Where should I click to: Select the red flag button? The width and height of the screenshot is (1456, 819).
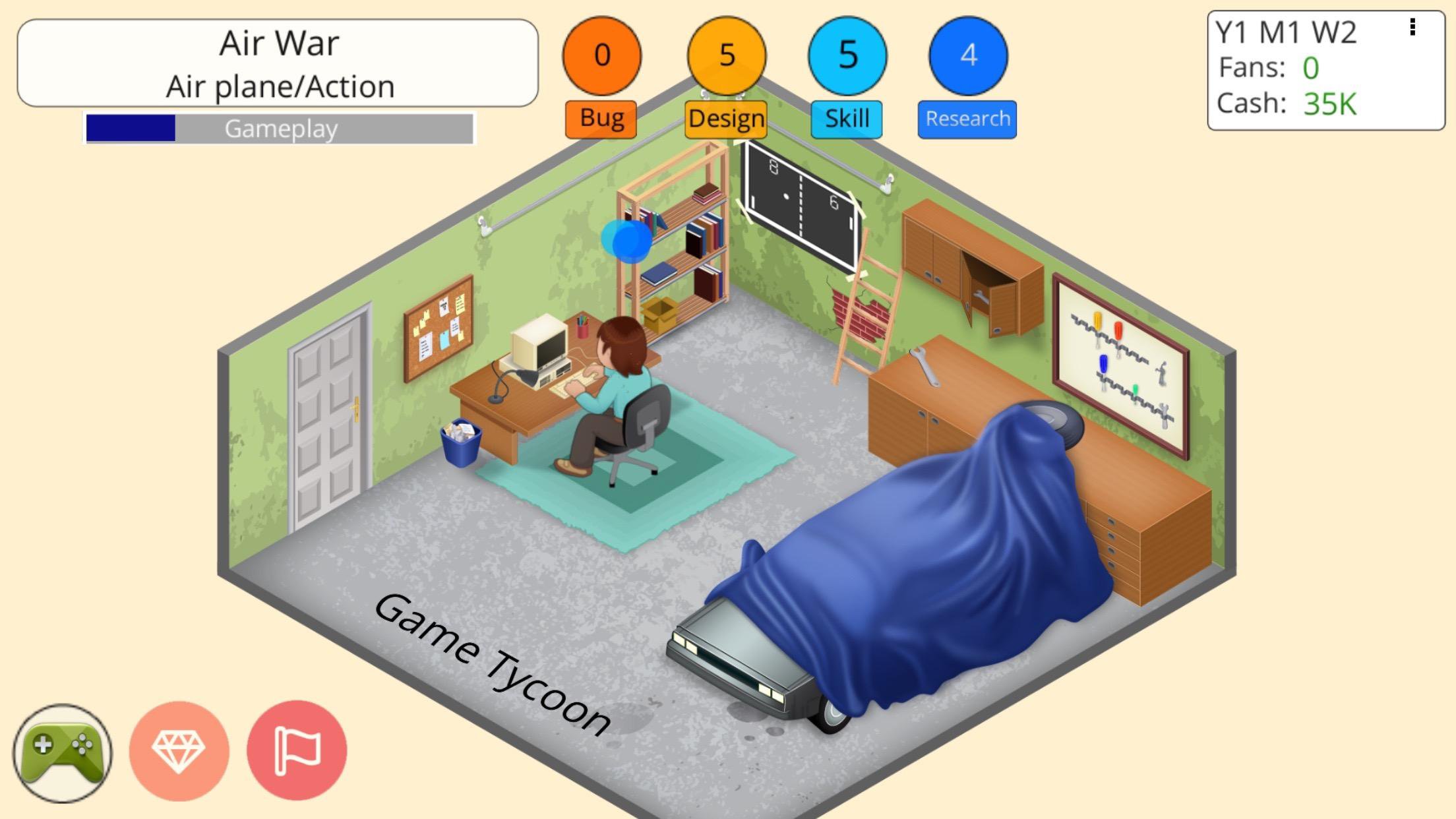(x=297, y=750)
